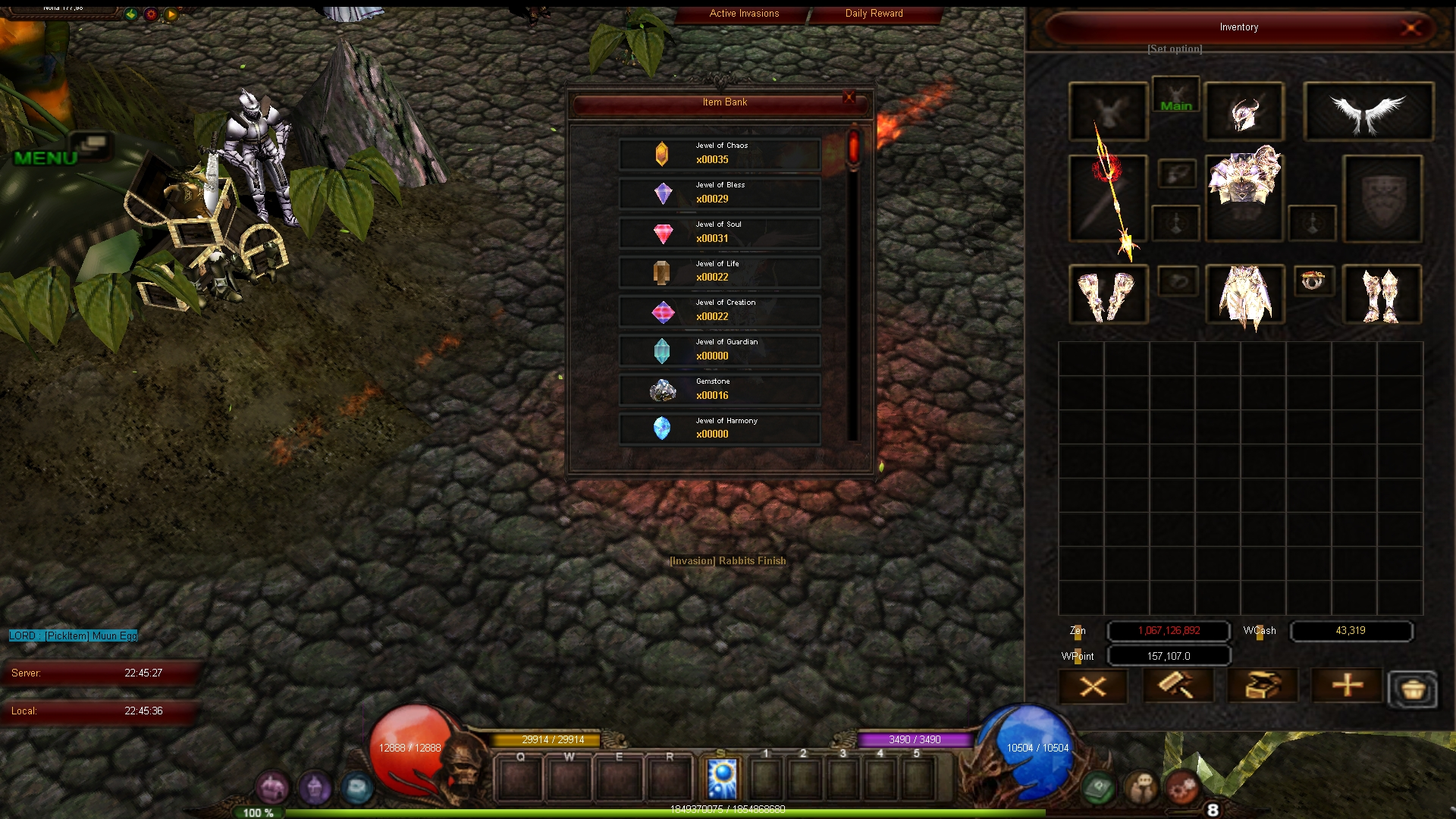1456x819 pixels.
Task: Open the trash bin icon in inventory panel
Action: tap(1412, 689)
